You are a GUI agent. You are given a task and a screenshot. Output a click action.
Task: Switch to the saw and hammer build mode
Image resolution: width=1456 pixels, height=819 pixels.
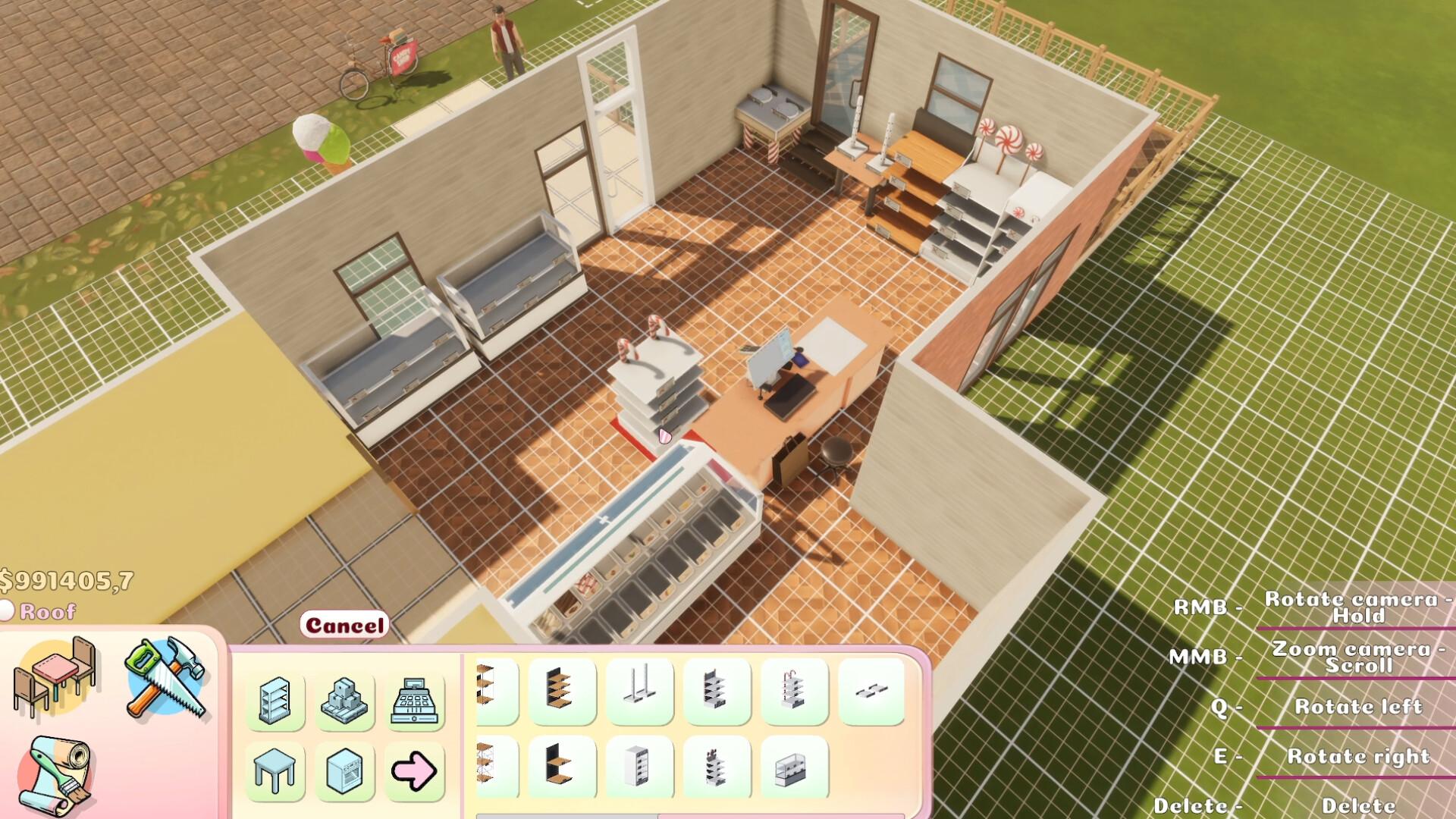(167, 677)
